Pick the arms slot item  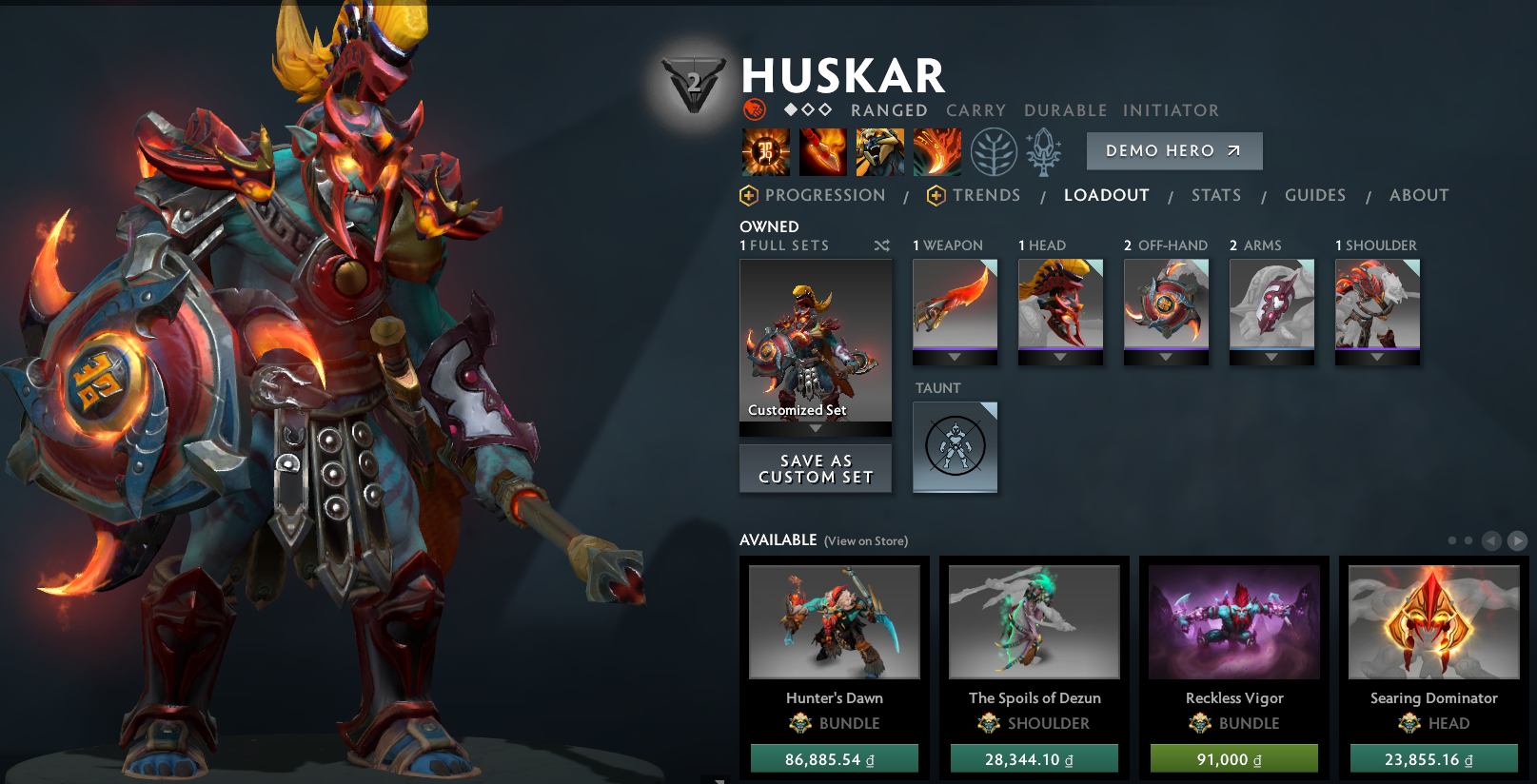1271,304
